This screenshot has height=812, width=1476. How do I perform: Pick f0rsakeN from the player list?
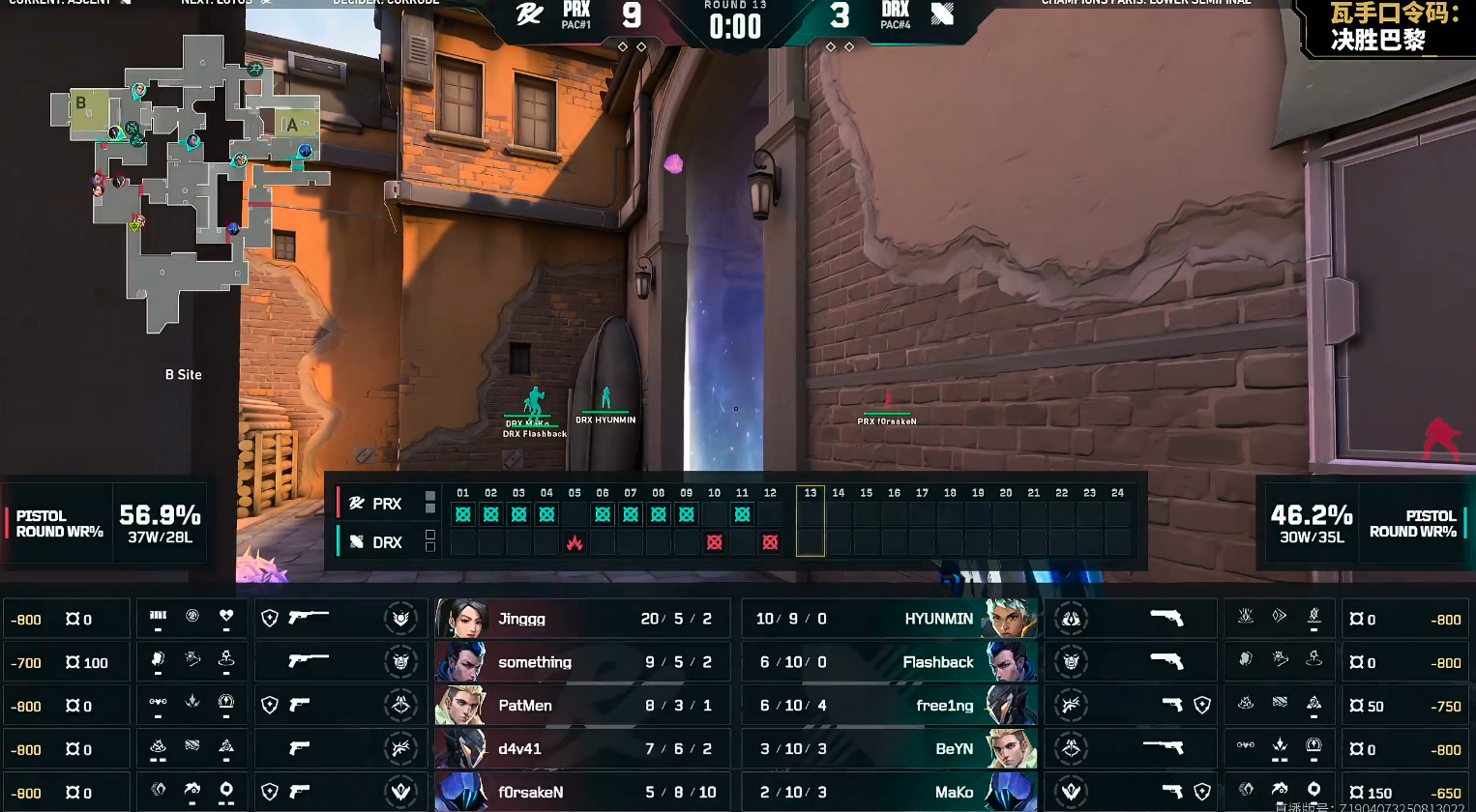pos(580,793)
